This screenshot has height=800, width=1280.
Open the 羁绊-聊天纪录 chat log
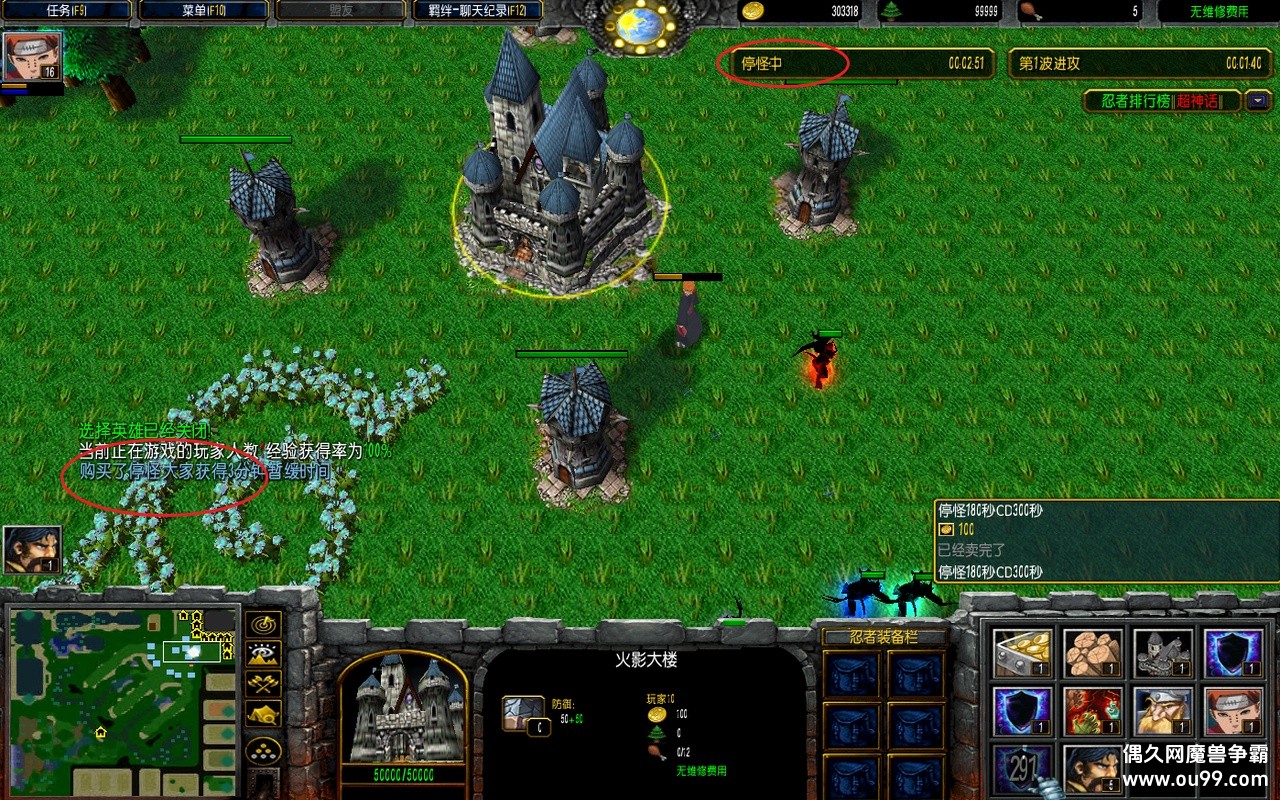click(478, 11)
